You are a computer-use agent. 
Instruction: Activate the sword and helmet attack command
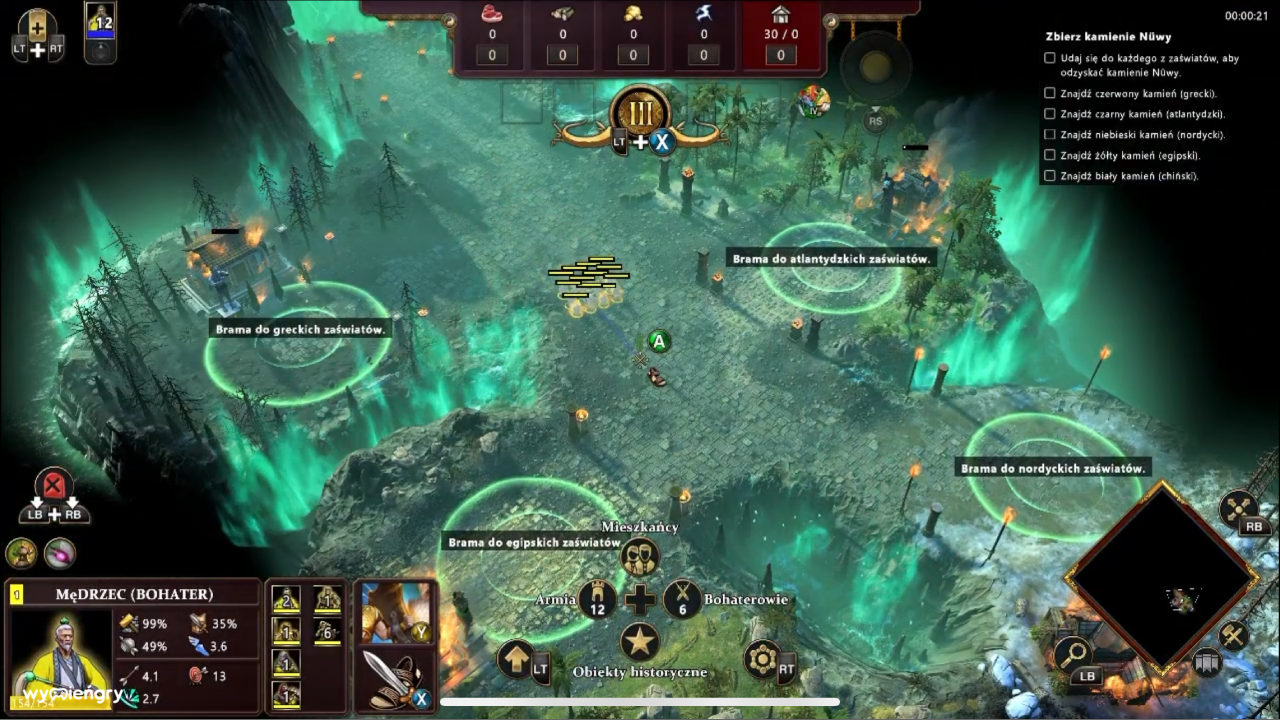pos(391,675)
